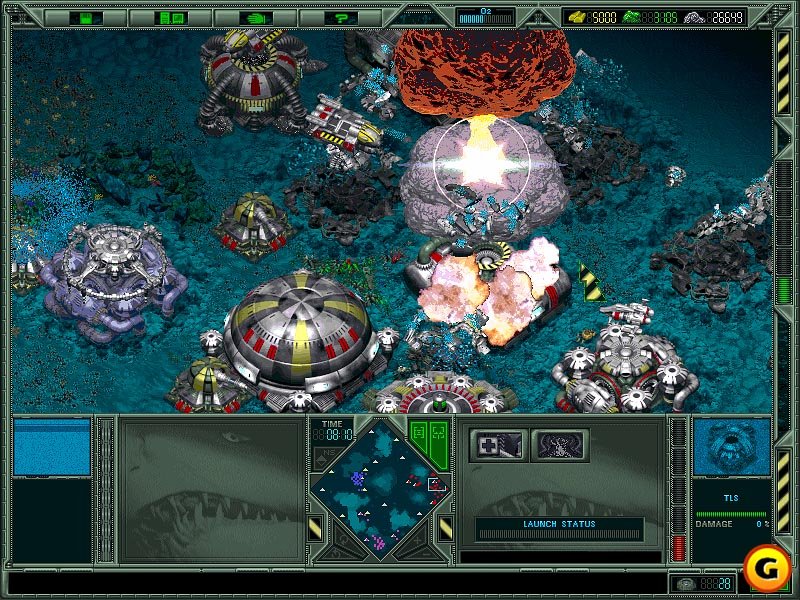Select the creature silhouette command icon
This screenshot has height=600, width=800.
point(558,445)
